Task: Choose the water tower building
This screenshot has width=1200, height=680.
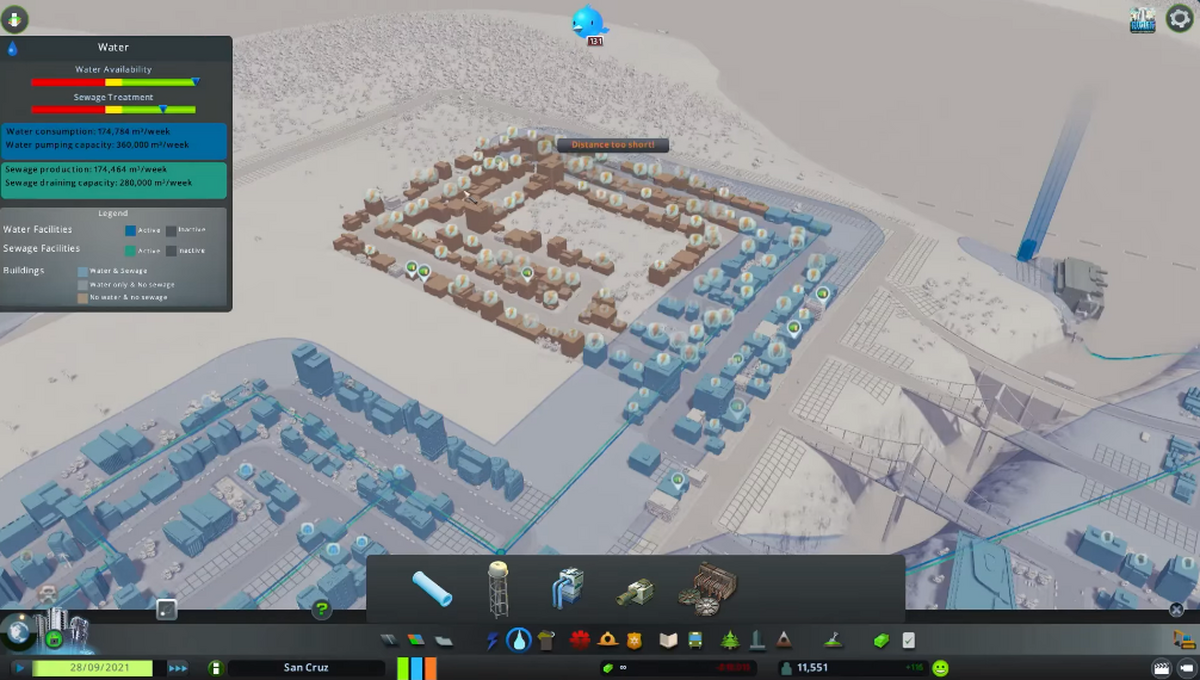Action: pyautogui.click(x=497, y=588)
